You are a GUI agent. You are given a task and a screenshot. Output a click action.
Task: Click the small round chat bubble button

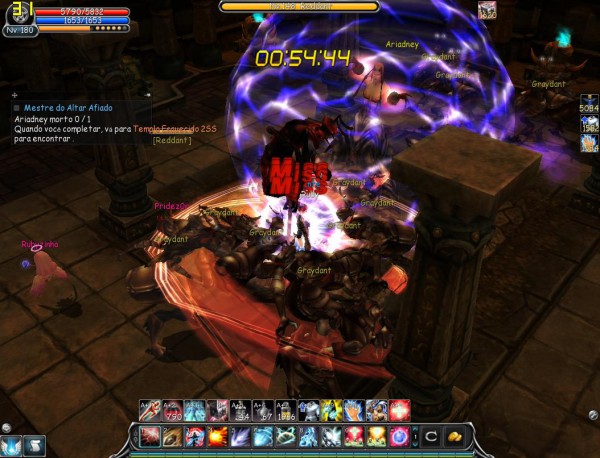point(6,427)
